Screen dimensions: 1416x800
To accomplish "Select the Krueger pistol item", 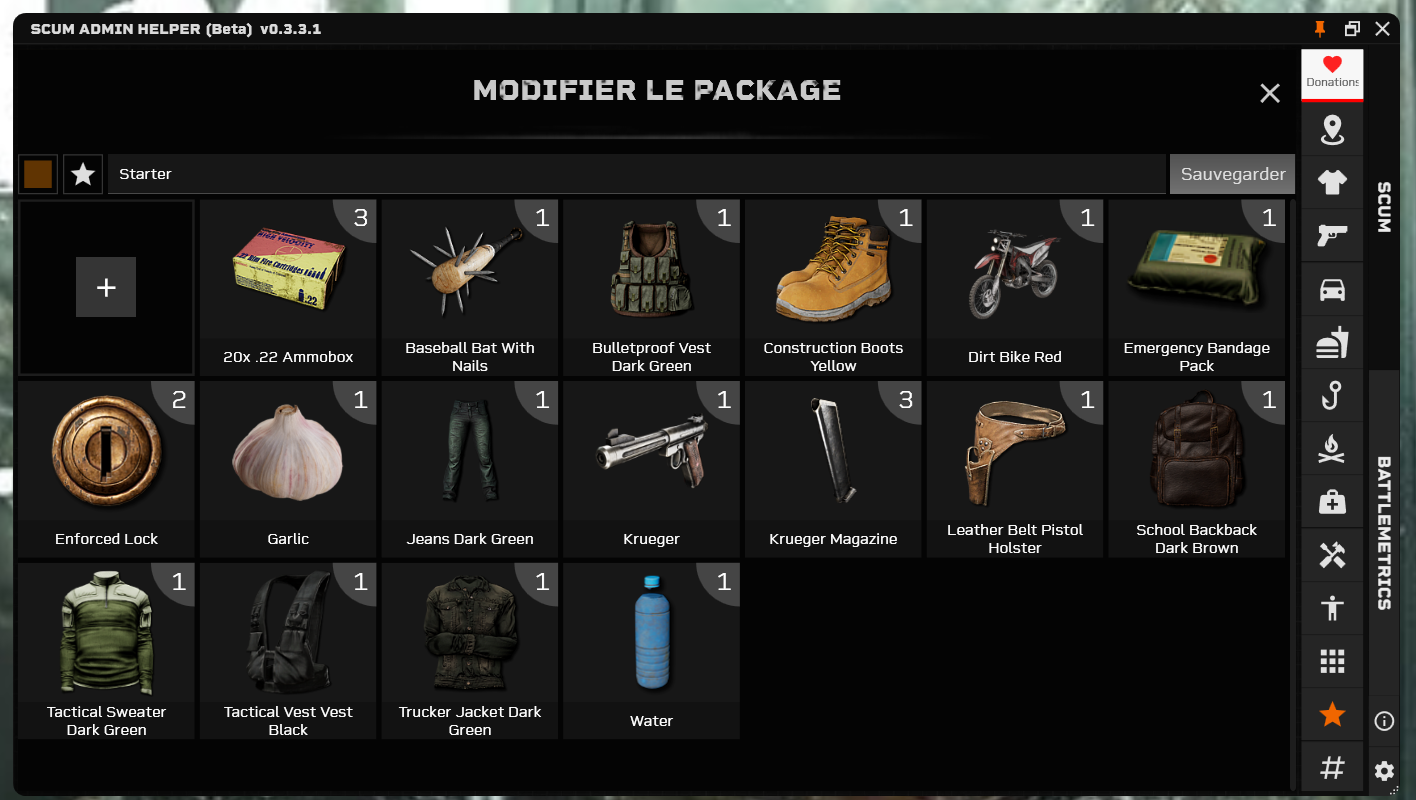I will tap(651, 468).
